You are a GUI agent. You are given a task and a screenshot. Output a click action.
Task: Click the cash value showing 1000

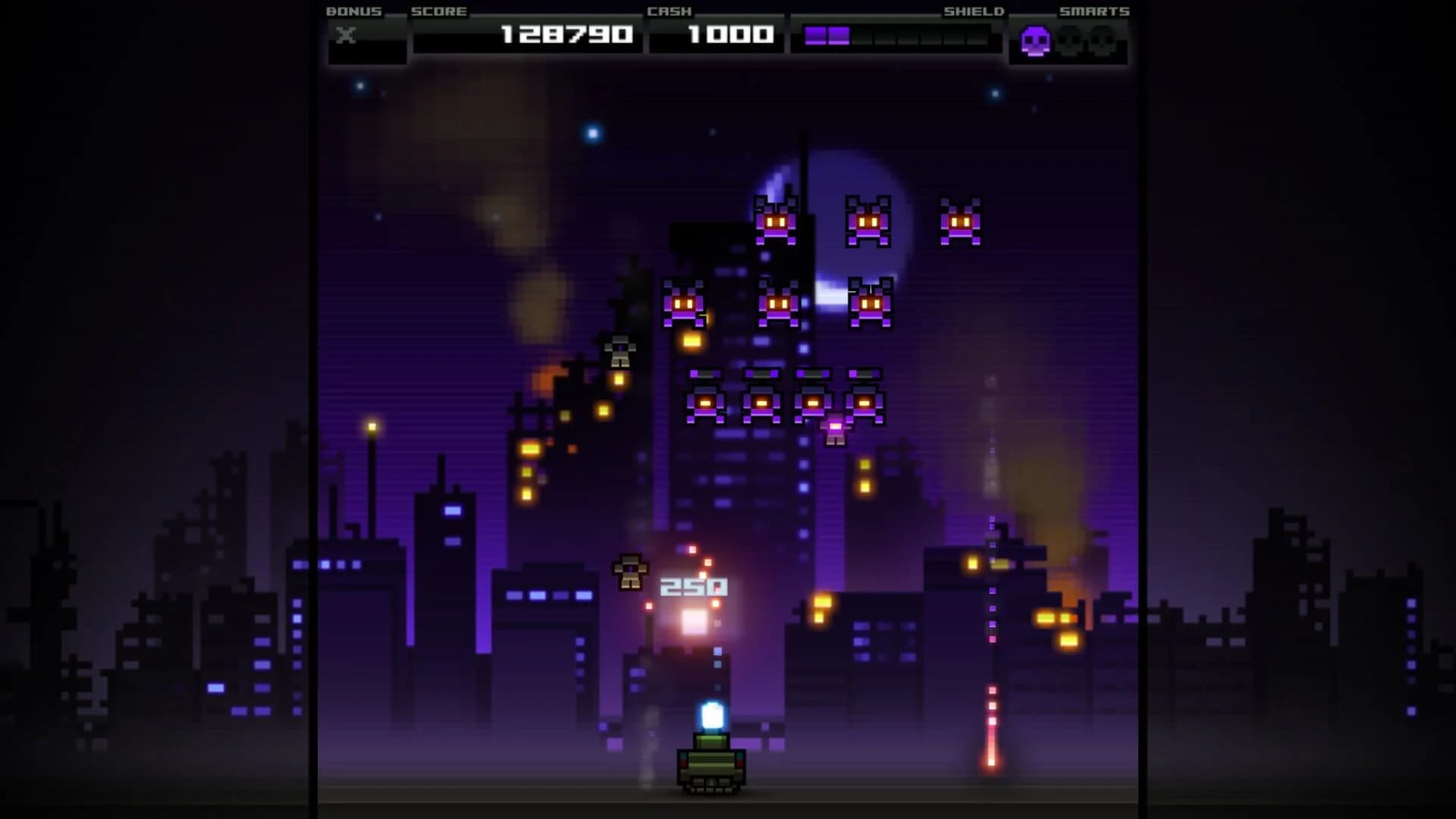pyautogui.click(x=718, y=33)
